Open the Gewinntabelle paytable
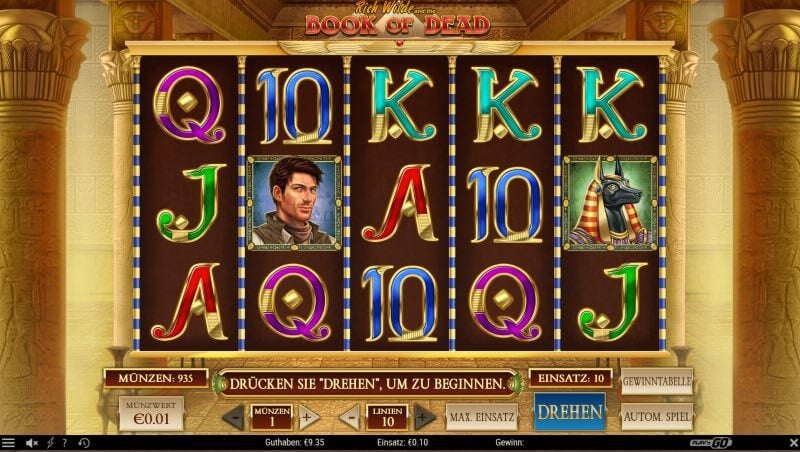This screenshot has height=452, width=800. pos(657,382)
